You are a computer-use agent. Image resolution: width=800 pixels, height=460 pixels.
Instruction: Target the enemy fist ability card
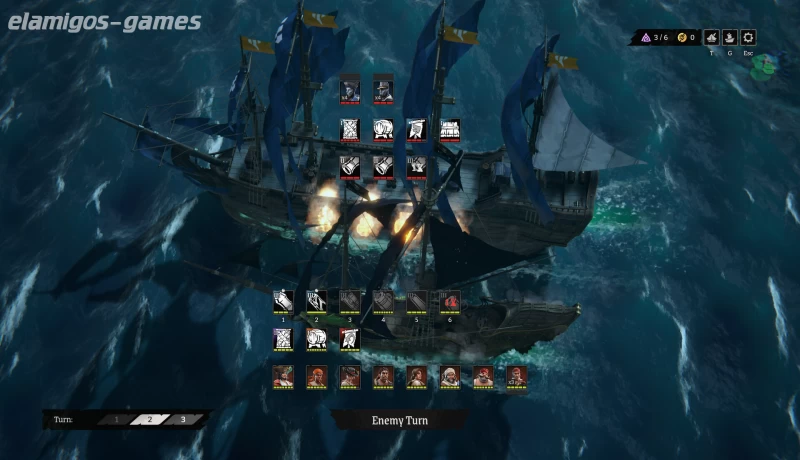pos(383,130)
